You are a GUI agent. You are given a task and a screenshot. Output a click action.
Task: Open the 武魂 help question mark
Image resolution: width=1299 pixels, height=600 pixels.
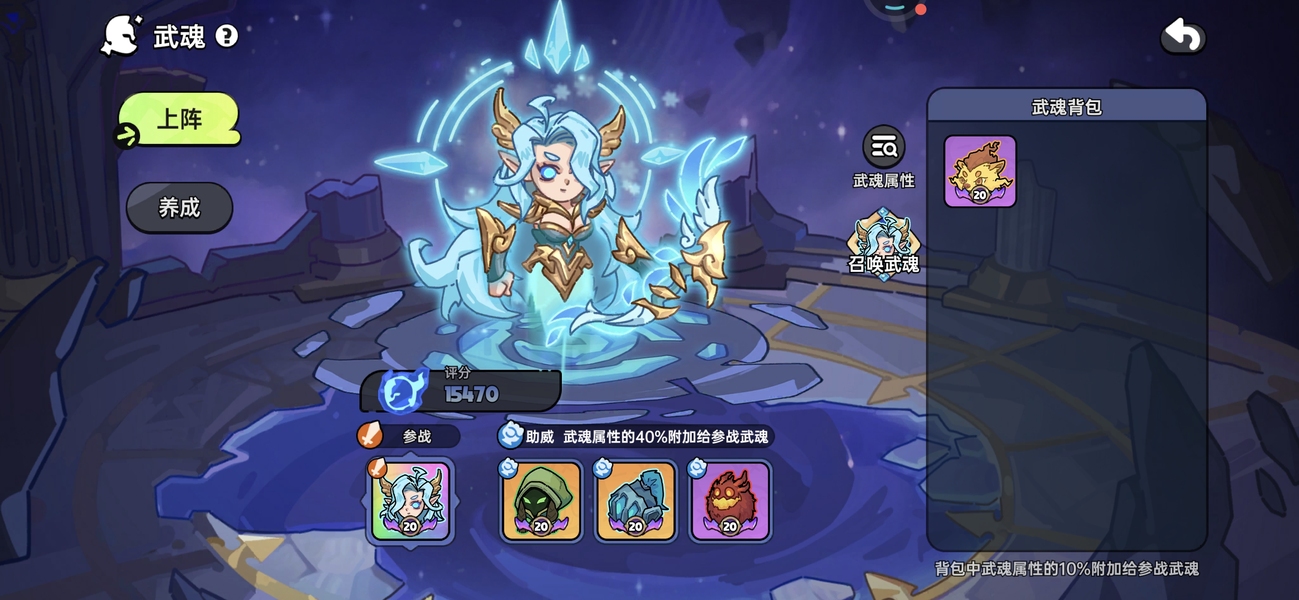pos(227,37)
